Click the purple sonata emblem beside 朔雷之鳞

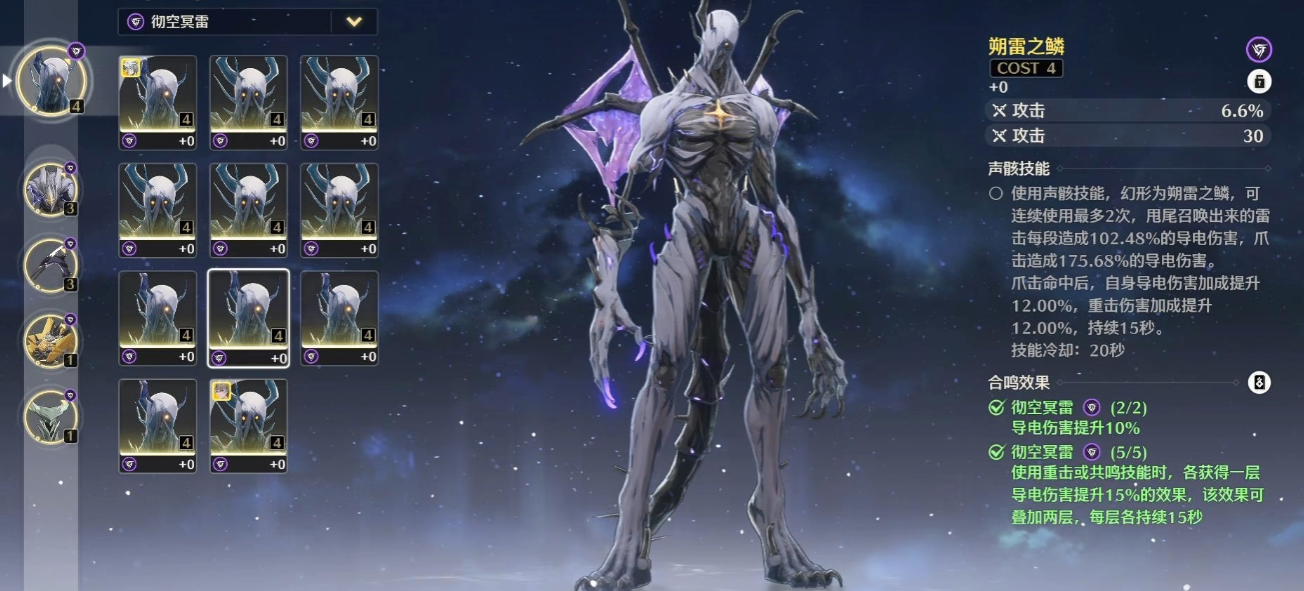pos(1259,49)
